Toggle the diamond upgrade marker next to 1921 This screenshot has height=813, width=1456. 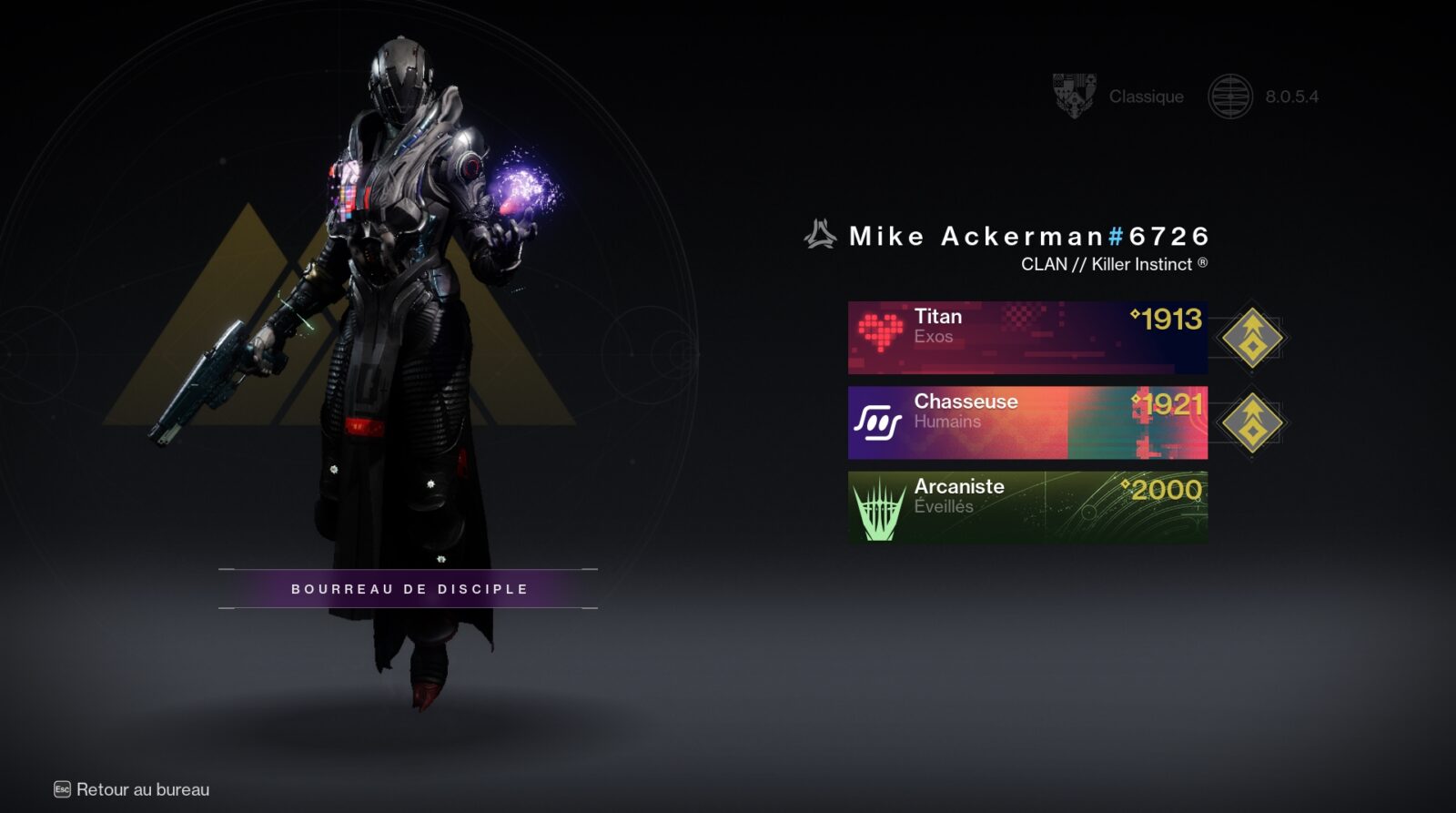[x=1253, y=420]
